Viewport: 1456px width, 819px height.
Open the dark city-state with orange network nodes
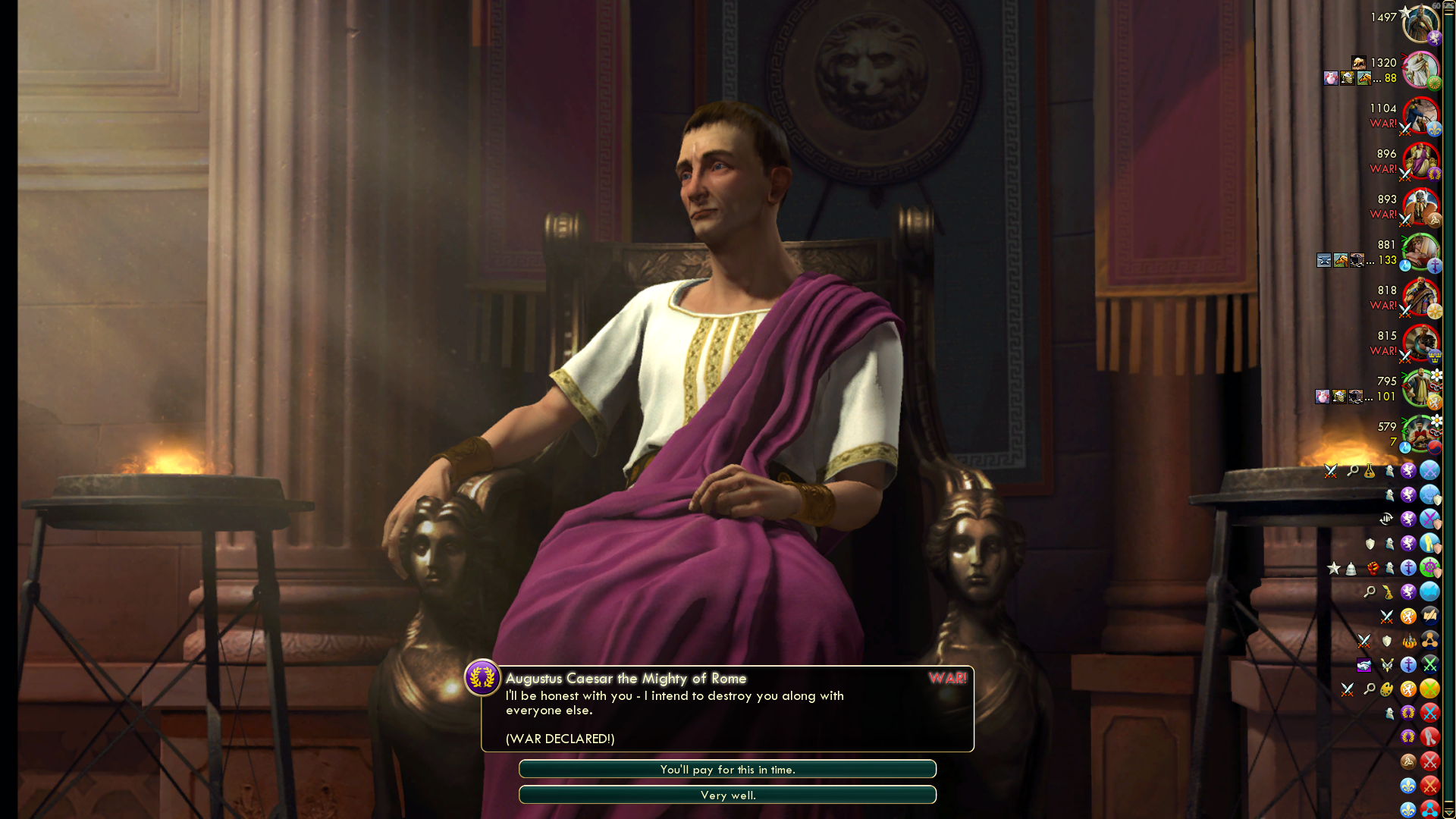click(1429, 640)
